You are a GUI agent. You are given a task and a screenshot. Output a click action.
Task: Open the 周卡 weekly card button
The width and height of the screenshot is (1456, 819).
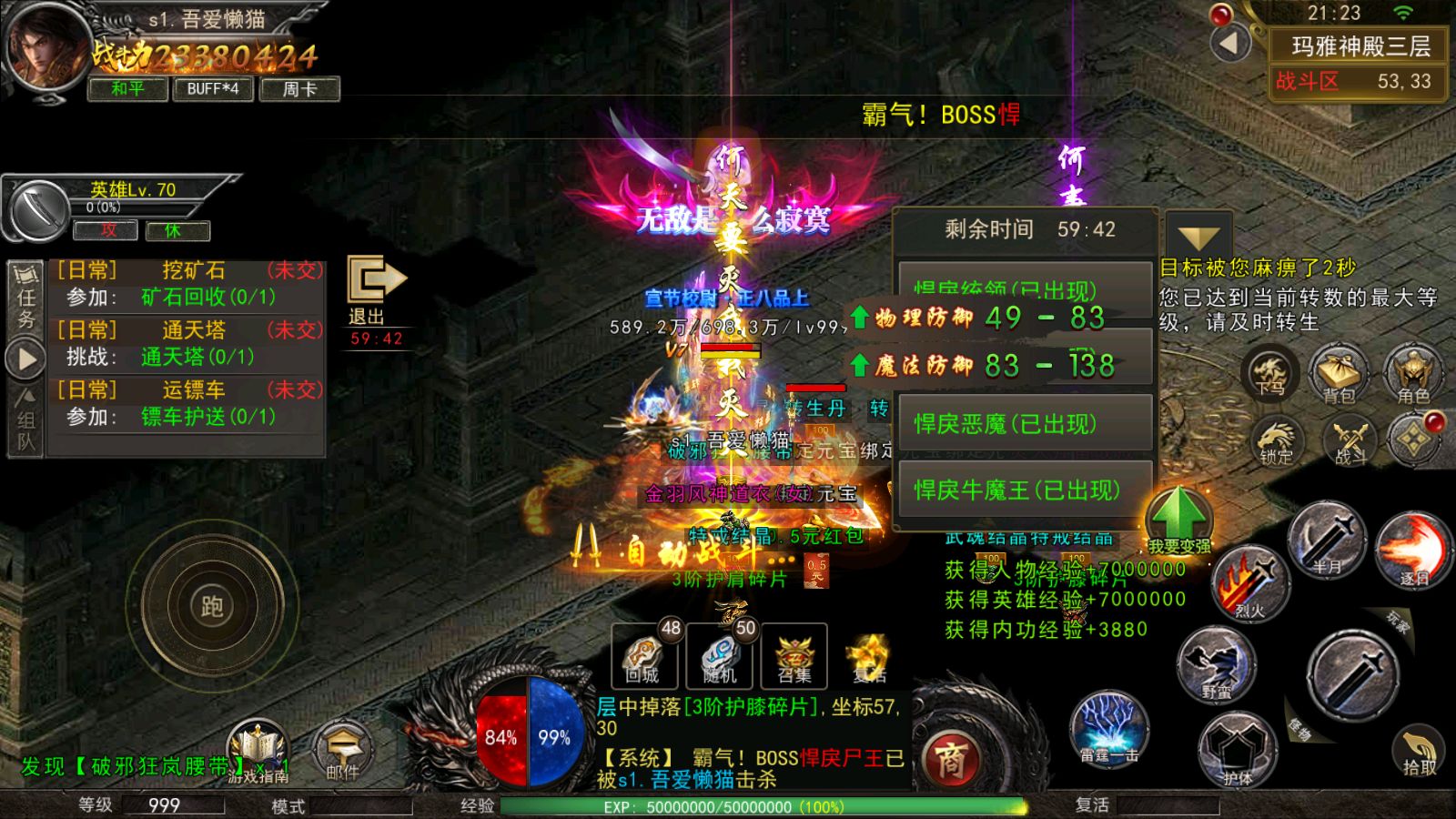point(299,89)
